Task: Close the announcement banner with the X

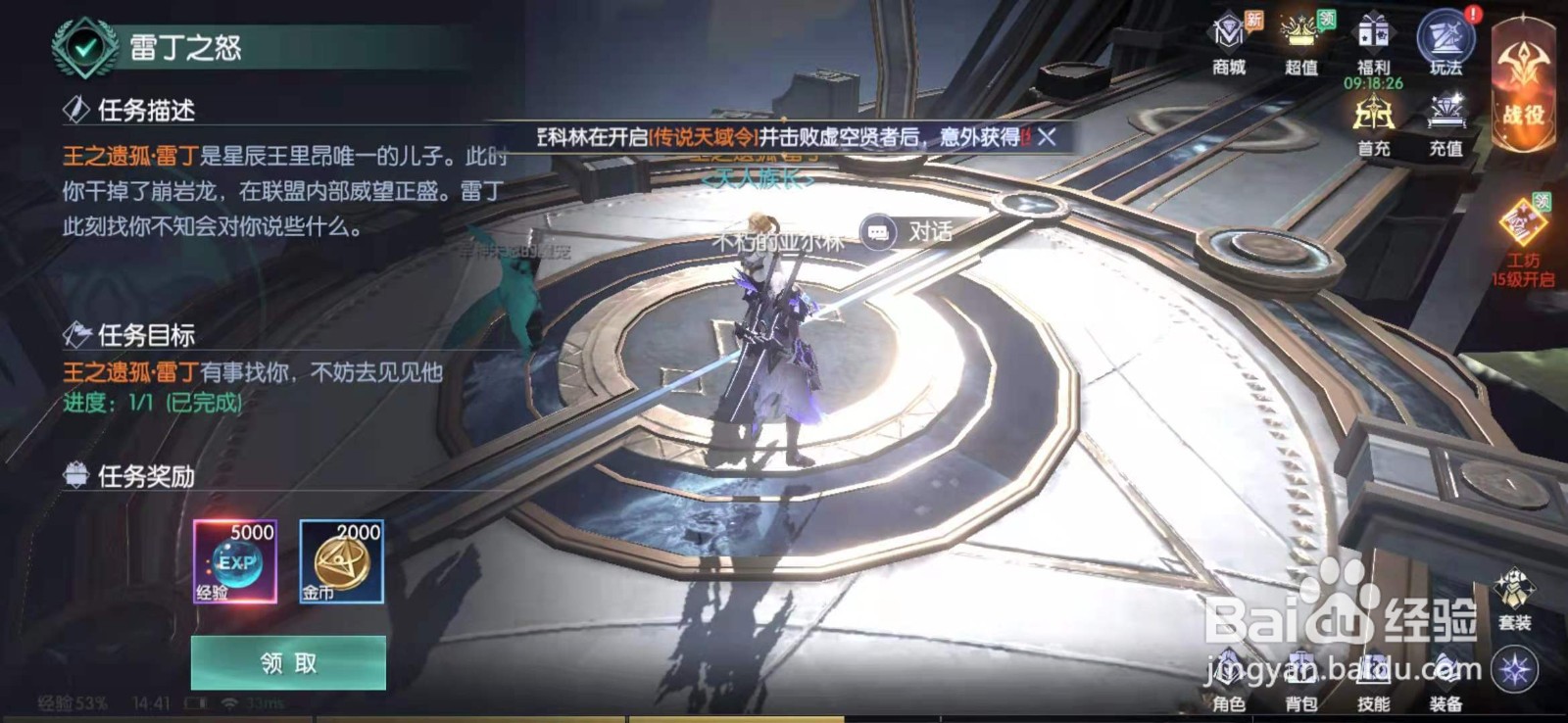Action: pos(1045,137)
